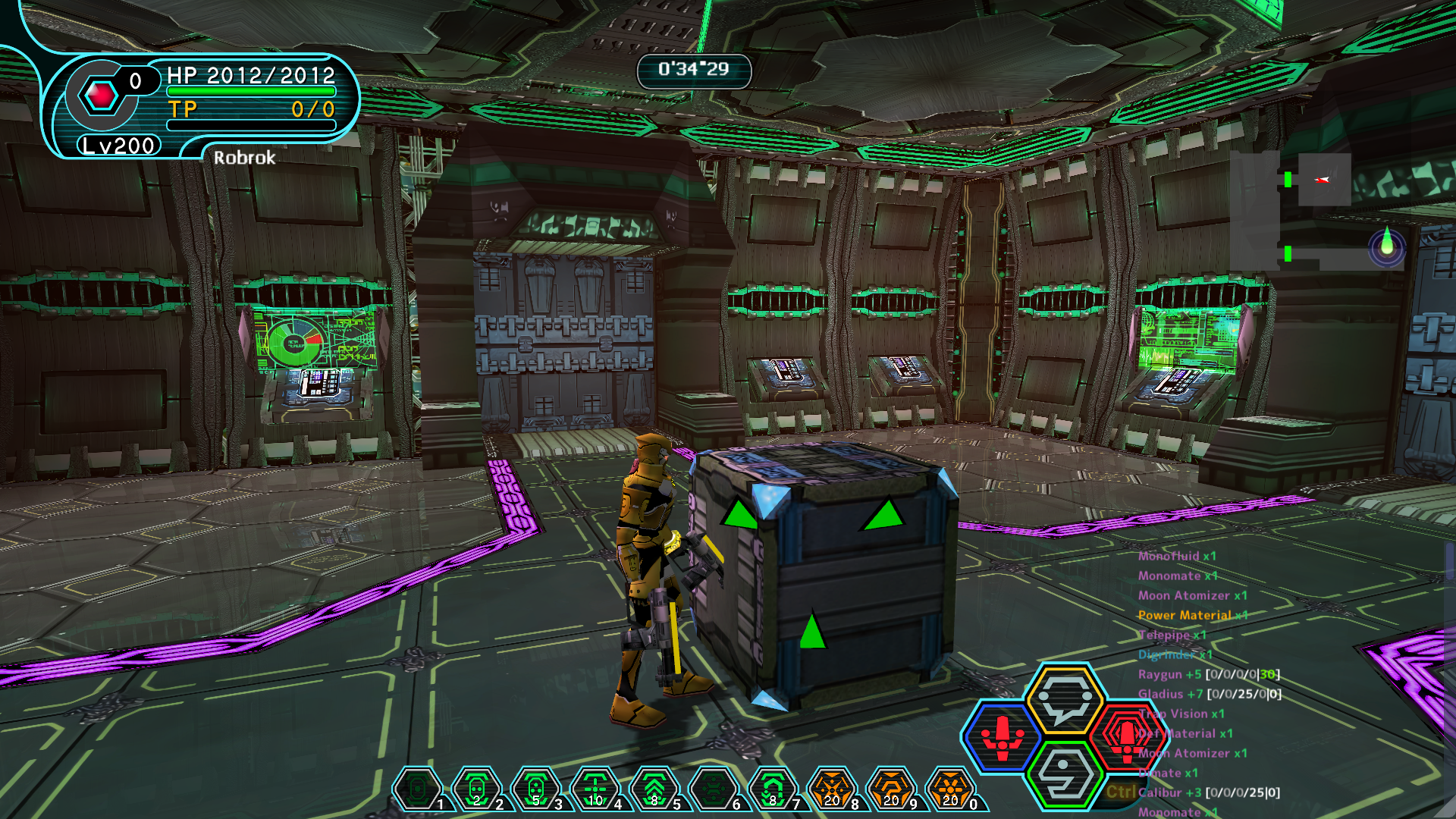Click the green-bordered action hexagon
The width and height of the screenshot is (1456, 819).
coord(1065,775)
